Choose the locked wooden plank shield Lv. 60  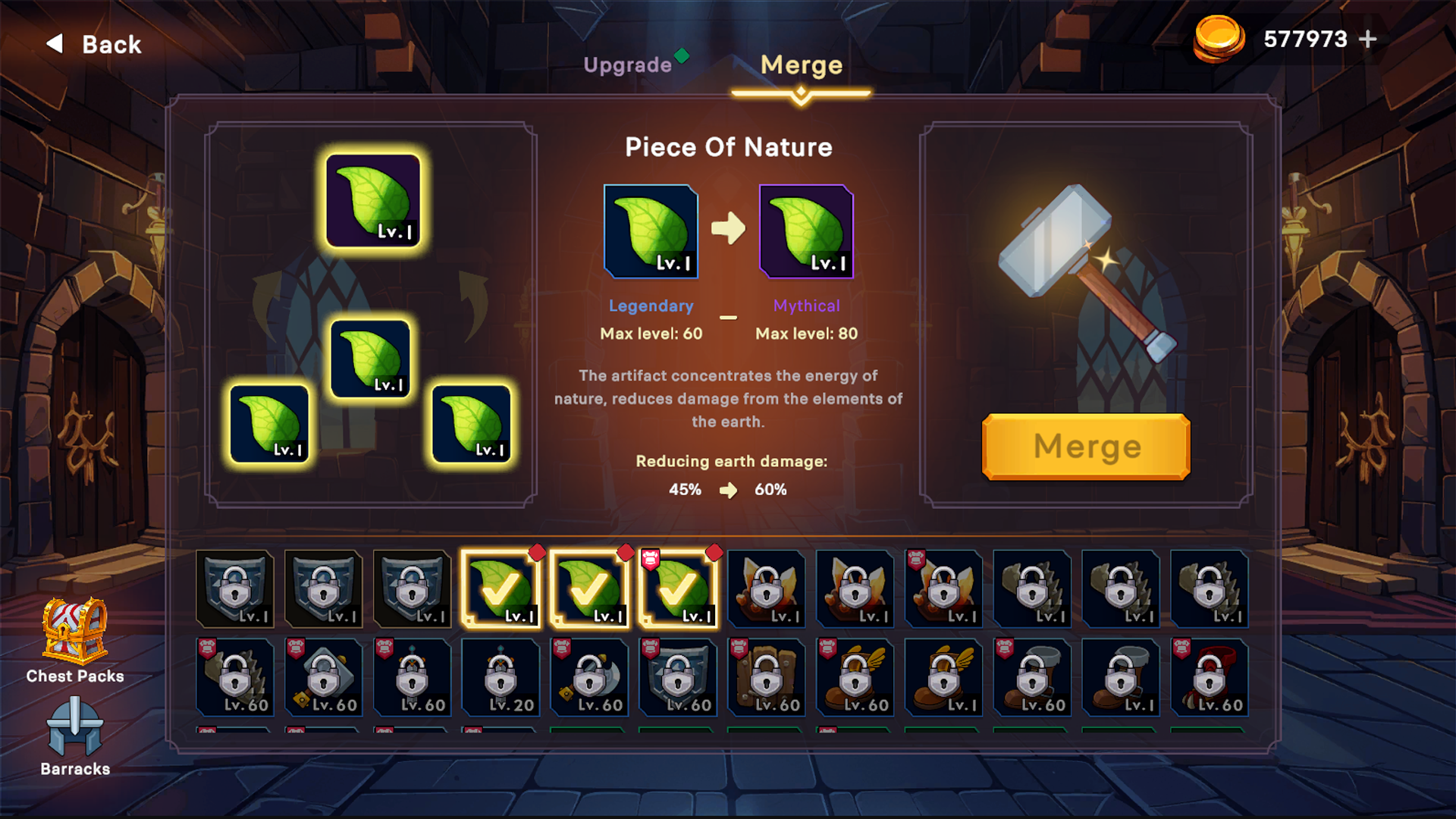[x=766, y=677]
